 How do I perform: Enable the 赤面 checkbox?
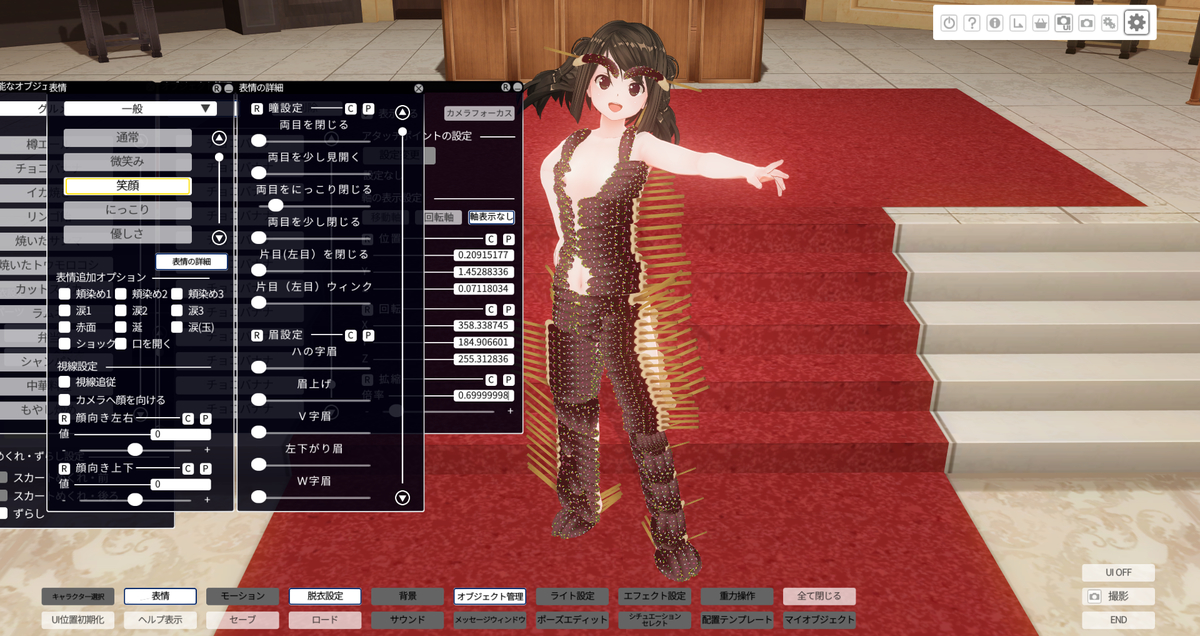point(65,327)
